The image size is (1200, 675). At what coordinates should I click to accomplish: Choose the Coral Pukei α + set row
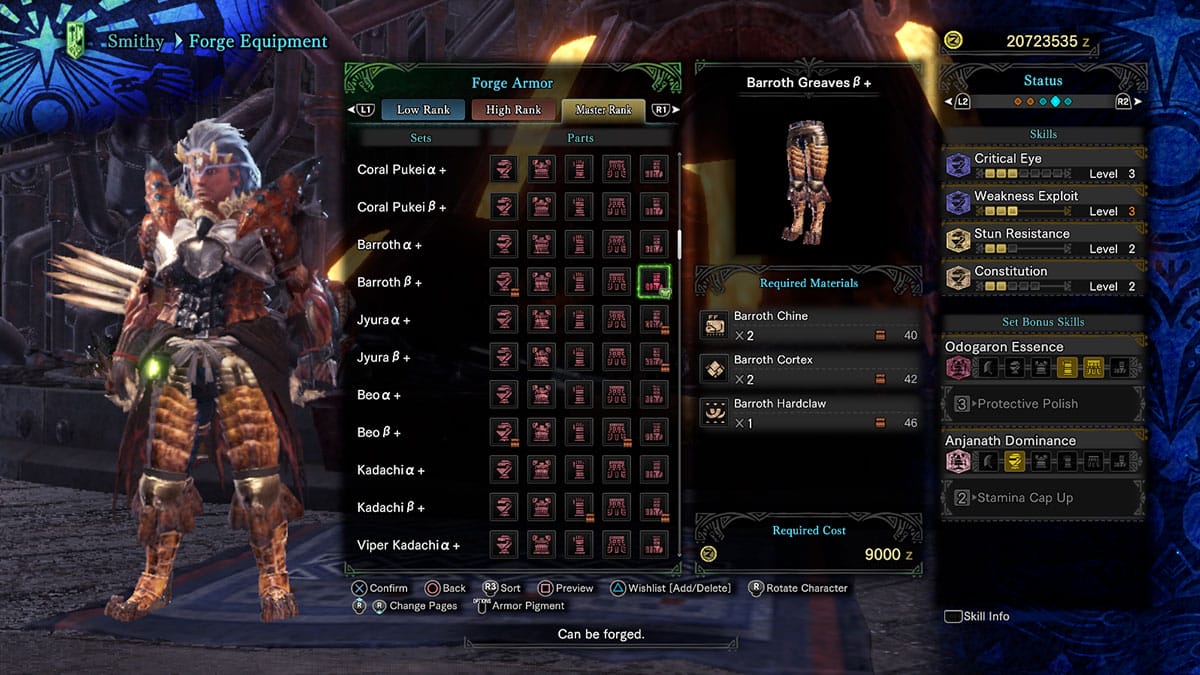pyautogui.click(x=402, y=170)
